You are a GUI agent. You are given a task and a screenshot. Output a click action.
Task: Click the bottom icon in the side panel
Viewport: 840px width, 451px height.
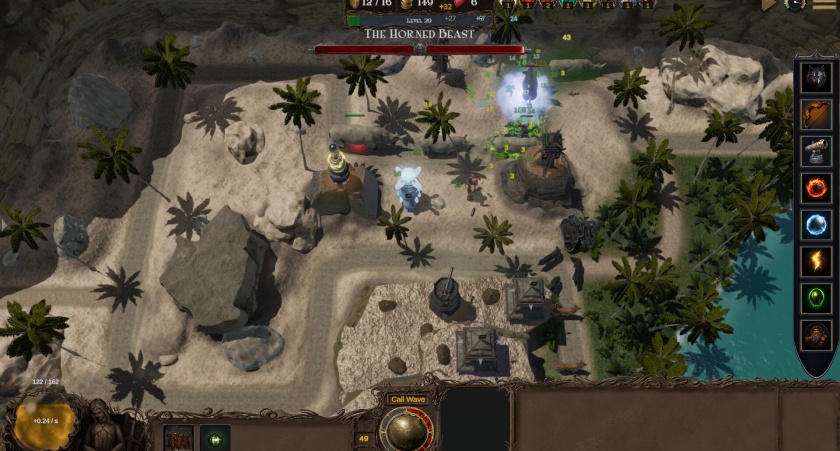(816, 334)
